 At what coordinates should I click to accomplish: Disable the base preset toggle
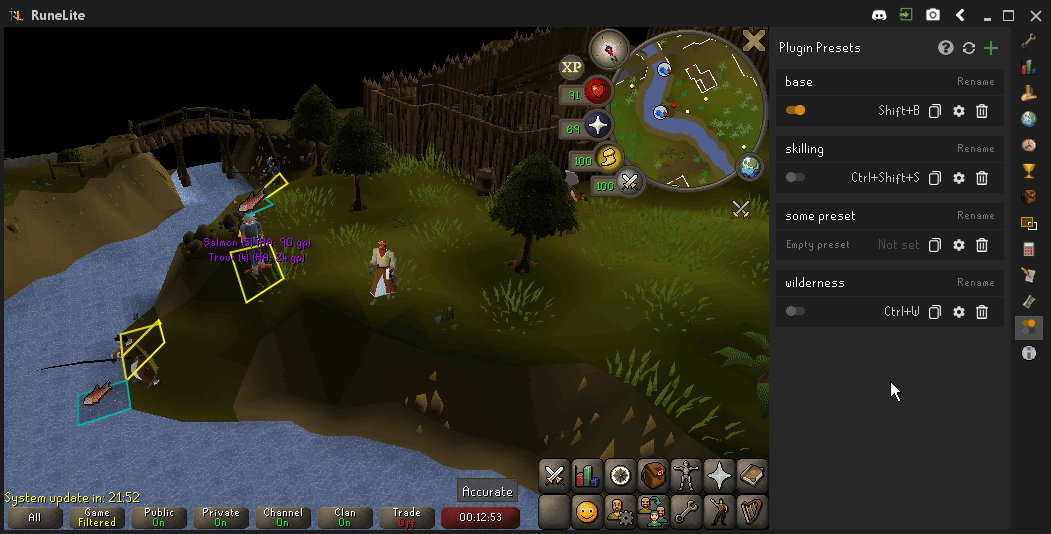[x=796, y=110]
